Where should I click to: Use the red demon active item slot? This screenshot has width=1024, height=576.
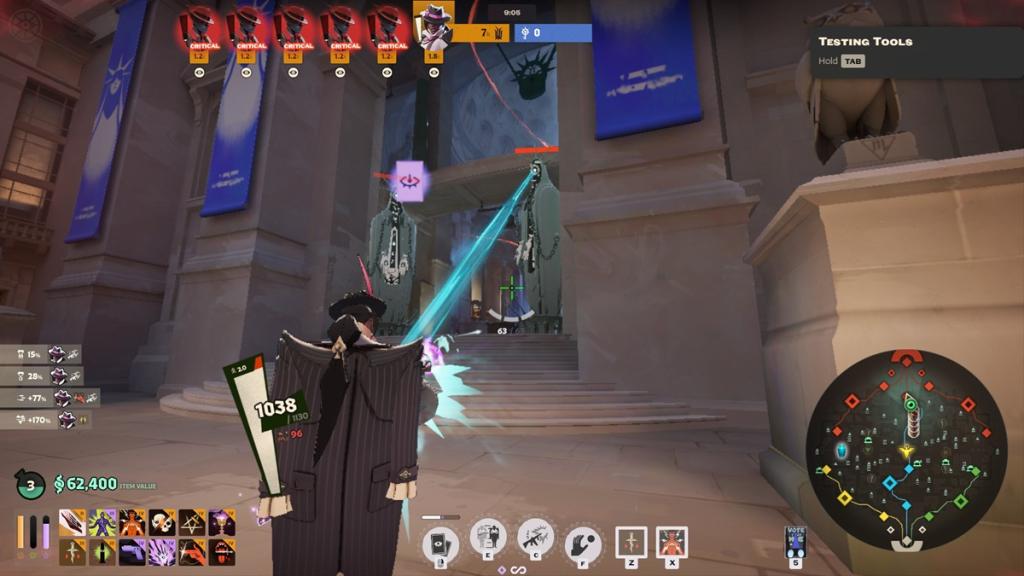pyautogui.click(x=672, y=542)
